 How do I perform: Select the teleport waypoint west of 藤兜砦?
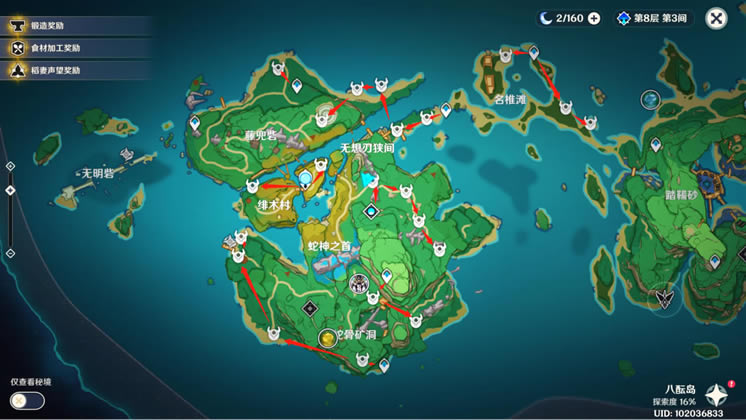[193, 124]
